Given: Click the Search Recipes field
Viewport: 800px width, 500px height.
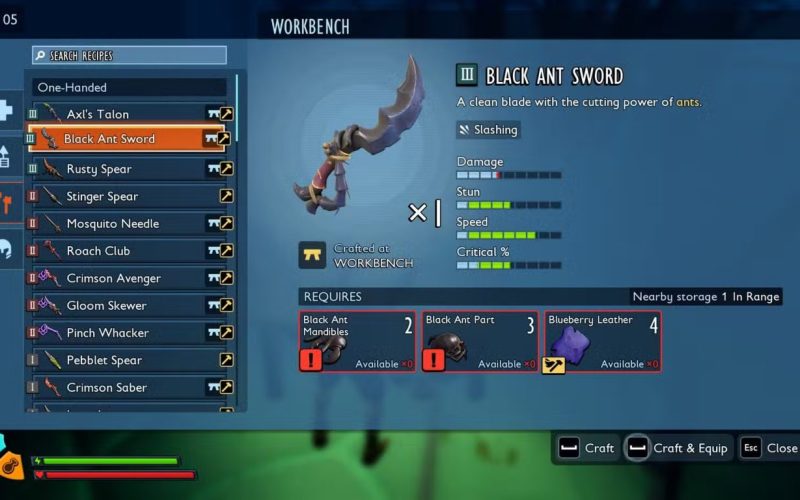Looking at the screenshot, I should click(130, 56).
